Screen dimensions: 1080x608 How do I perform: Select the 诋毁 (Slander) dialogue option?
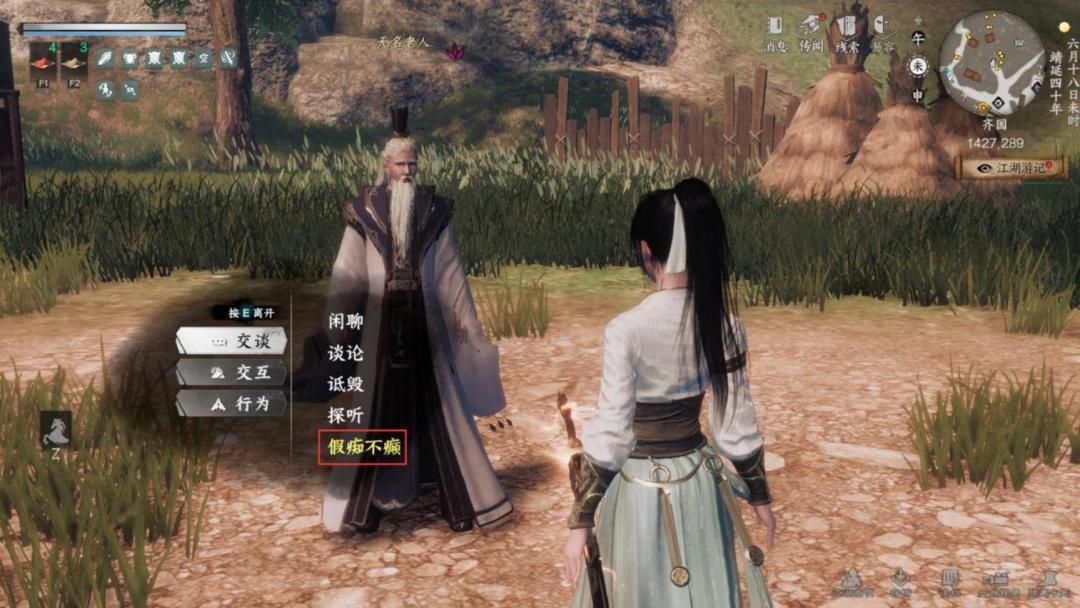coord(345,384)
